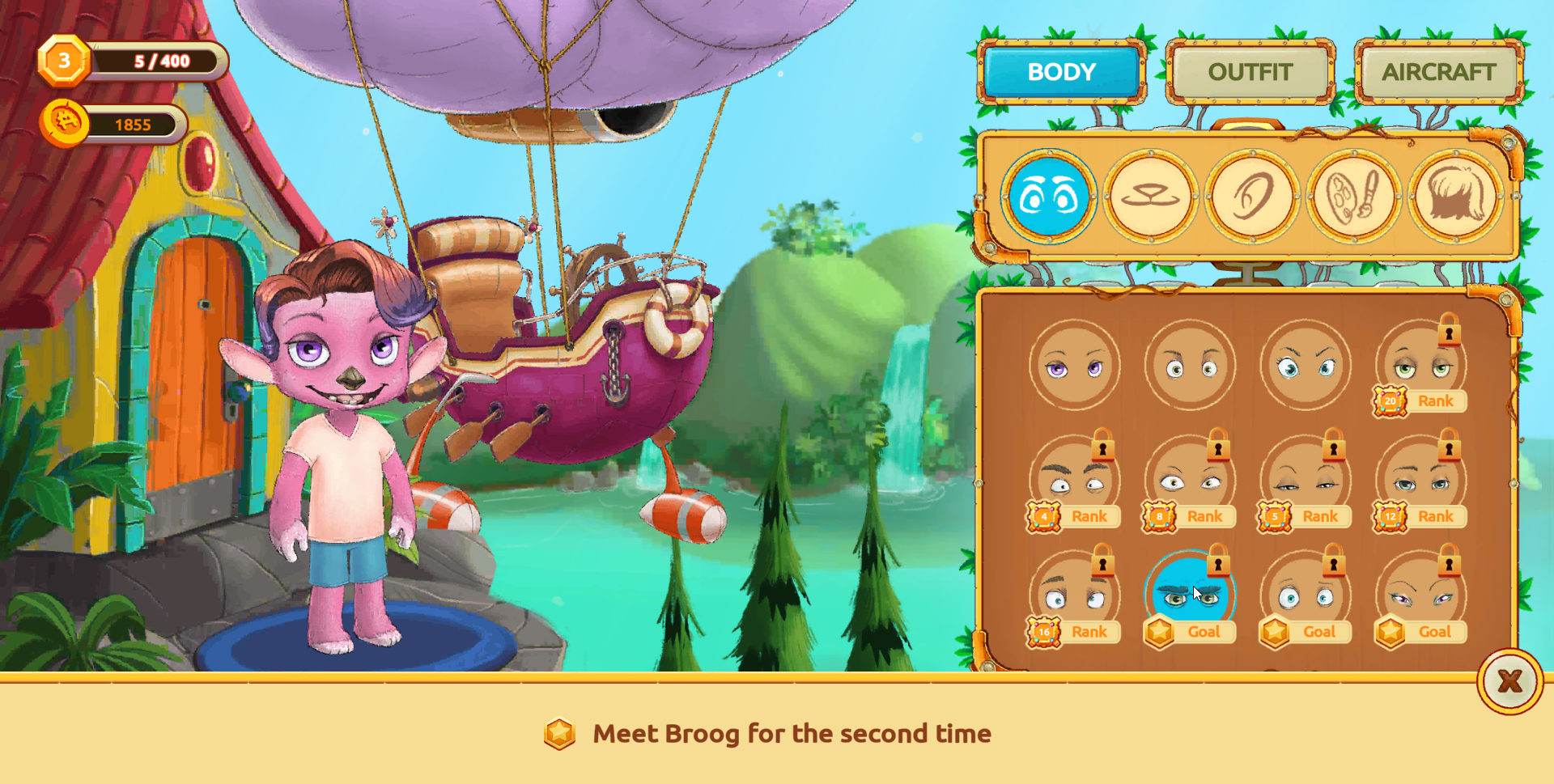The image size is (1554, 784).
Task: Choose the angry blue eyes option
Action: point(1305,366)
